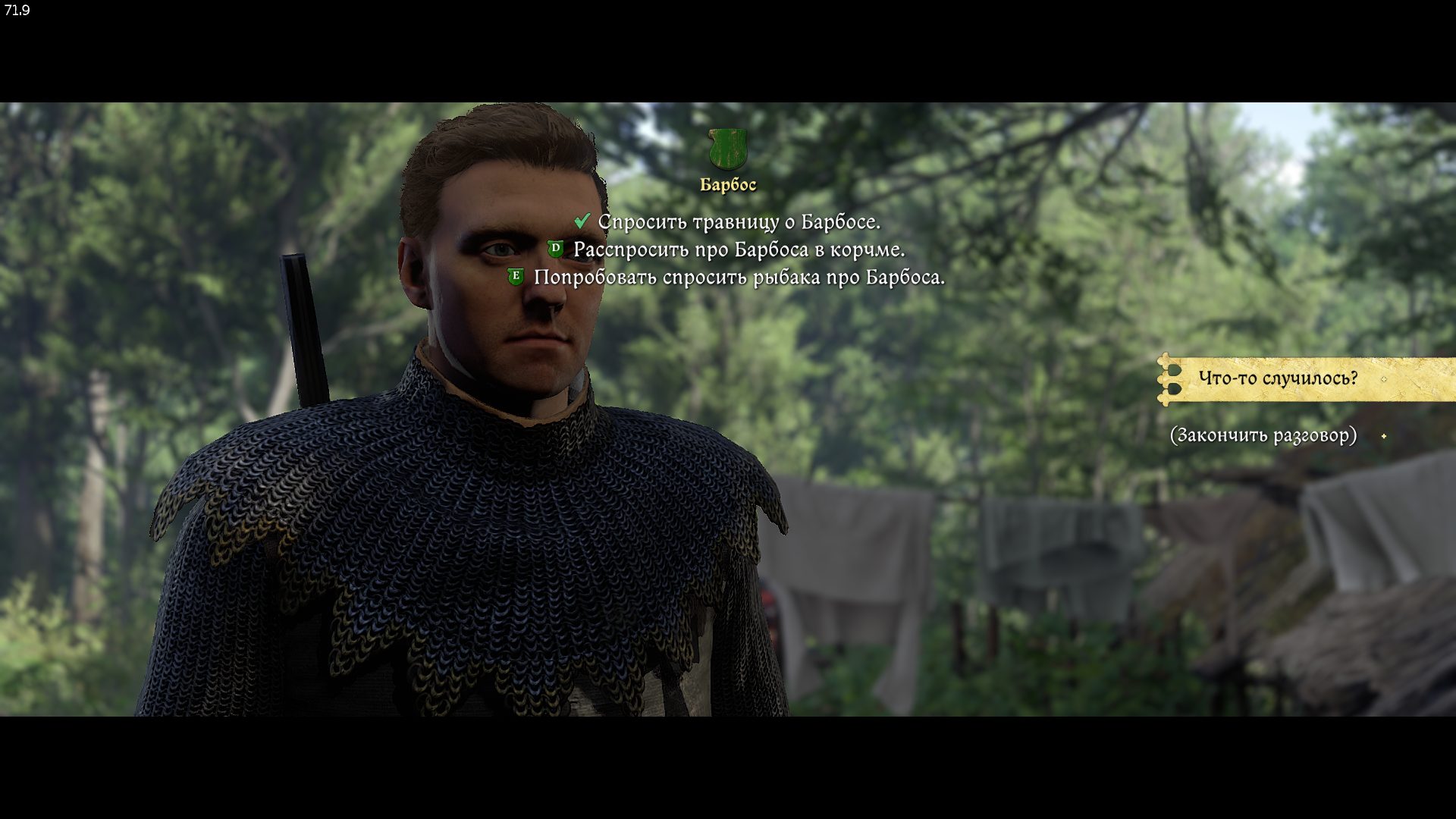Choose the "Что-то случилось?" dialogue reply
Image resolution: width=1456 pixels, height=819 pixels.
[x=1278, y=378]
